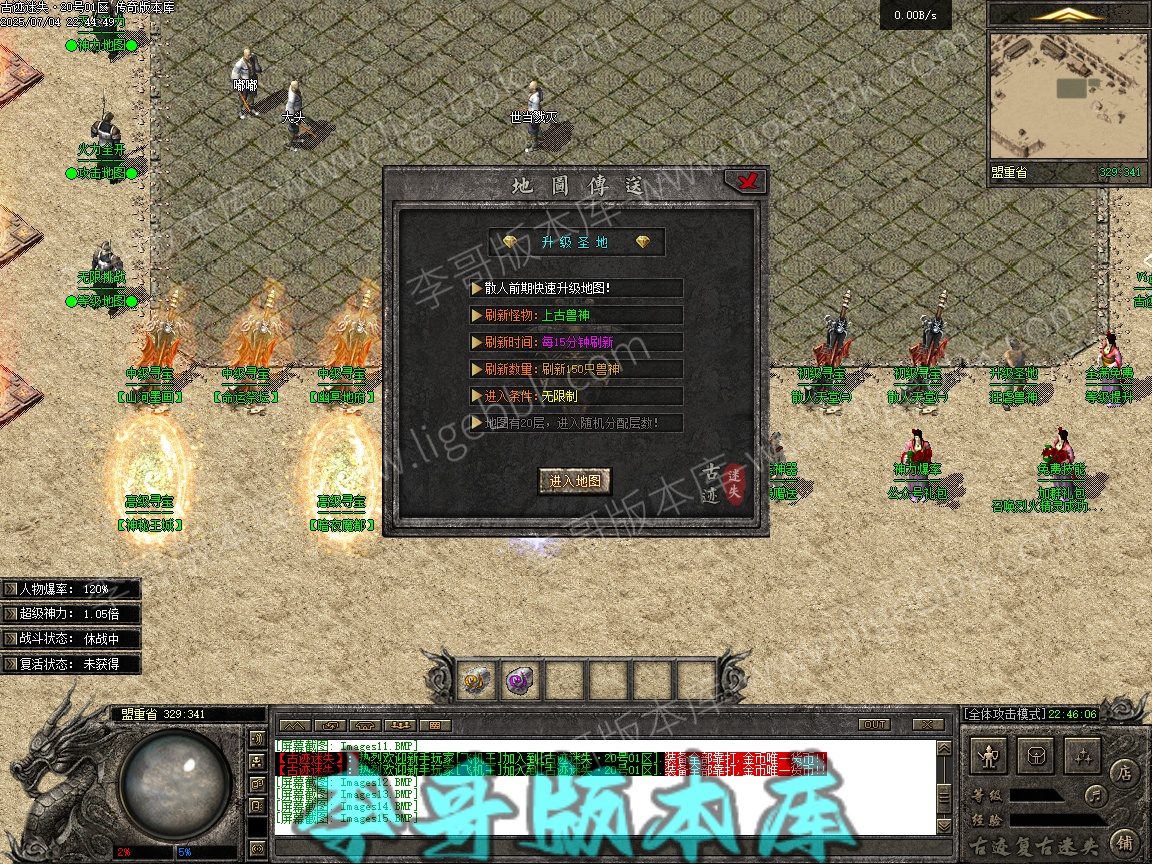Click the minimap
The width and height of the screenshot is (1152, 864).
point(1067,96)
